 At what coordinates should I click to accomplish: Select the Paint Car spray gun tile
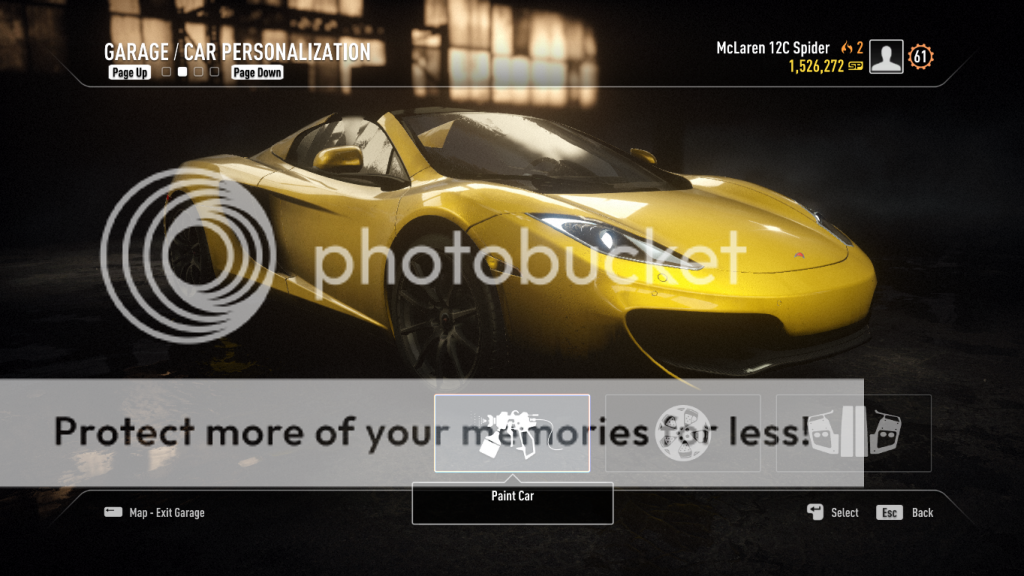tap(511, 433)
